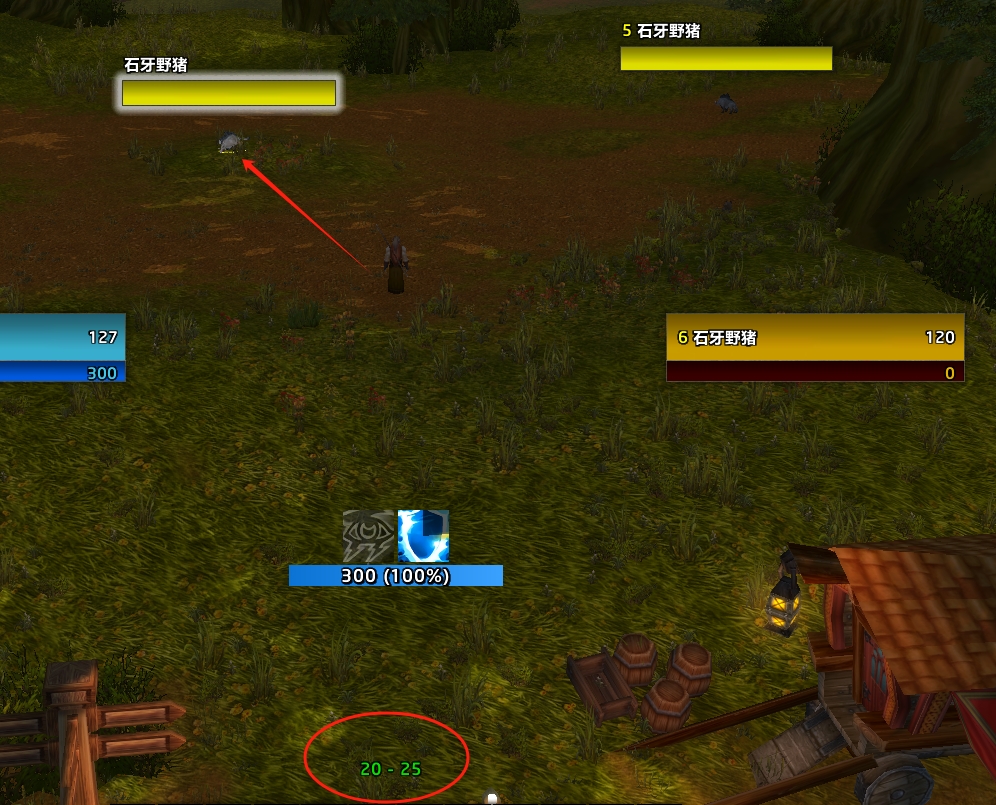The width and height of the screenshot is (996, 805).
Task: Select the level 5 石牙野猪 nameplate
Action: coord(726,58)
